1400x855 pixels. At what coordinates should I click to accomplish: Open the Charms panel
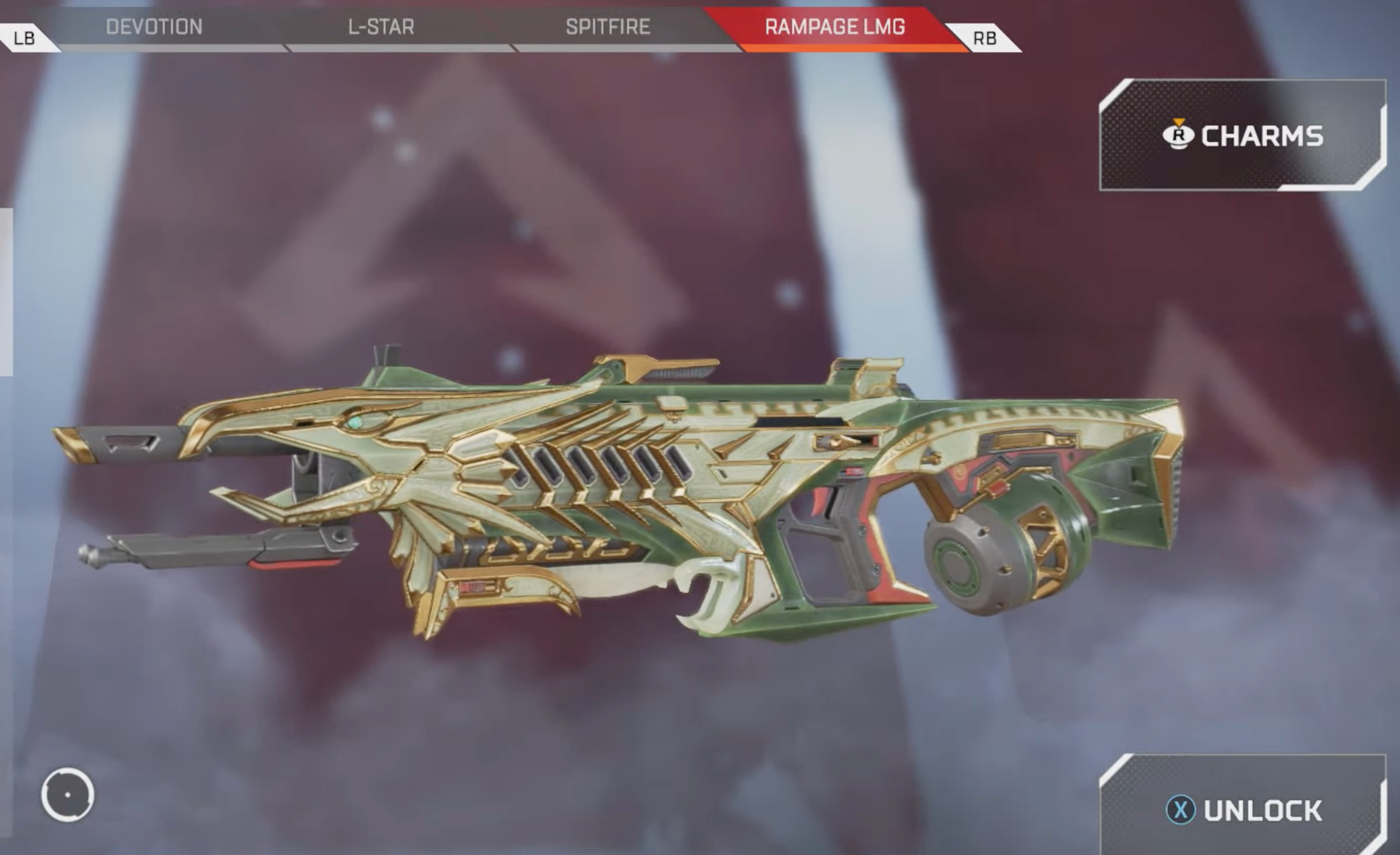1242,136
